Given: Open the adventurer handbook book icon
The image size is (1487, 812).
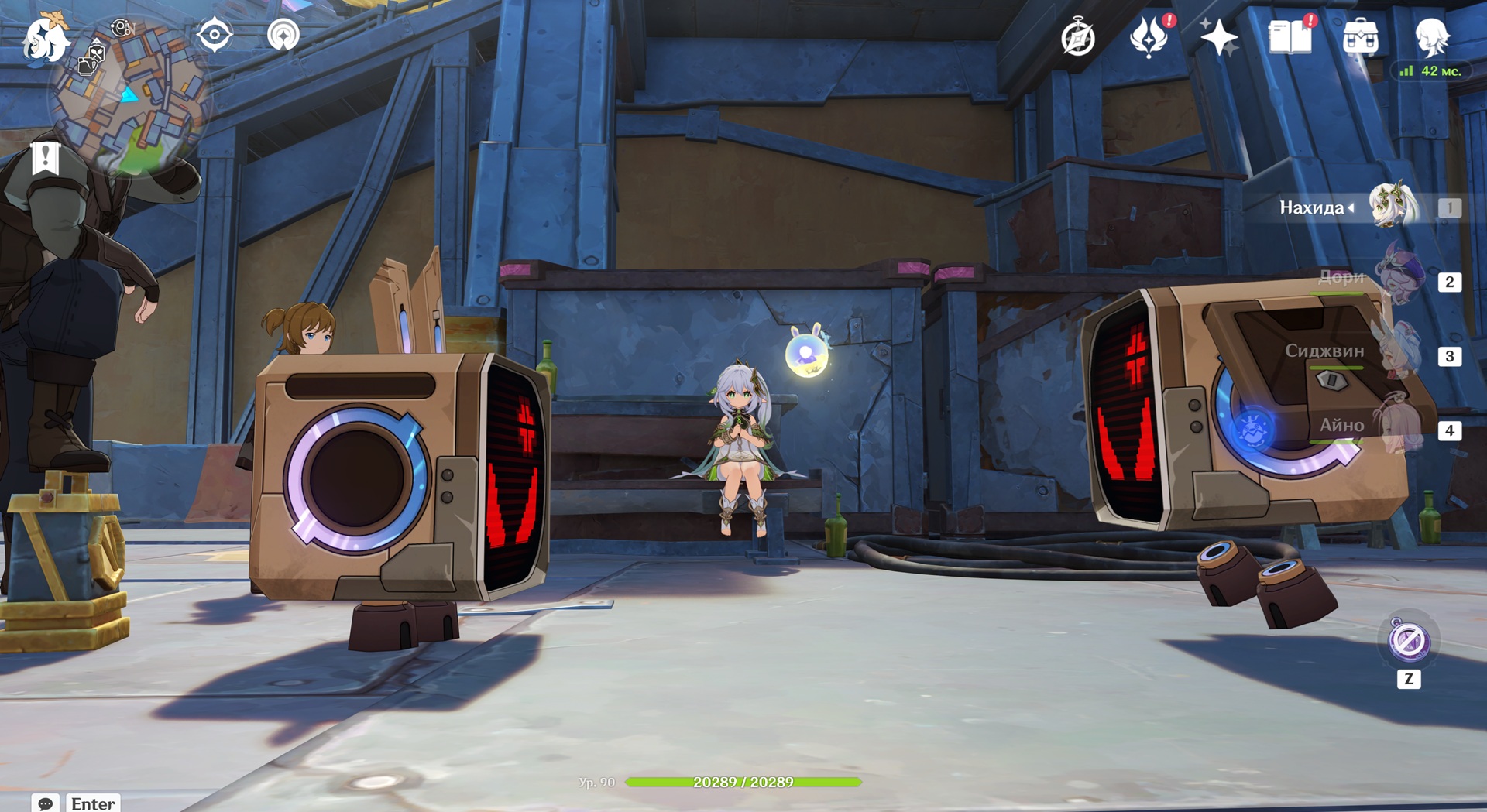Looking at the screenshot, I should [x=1290, y=37].
